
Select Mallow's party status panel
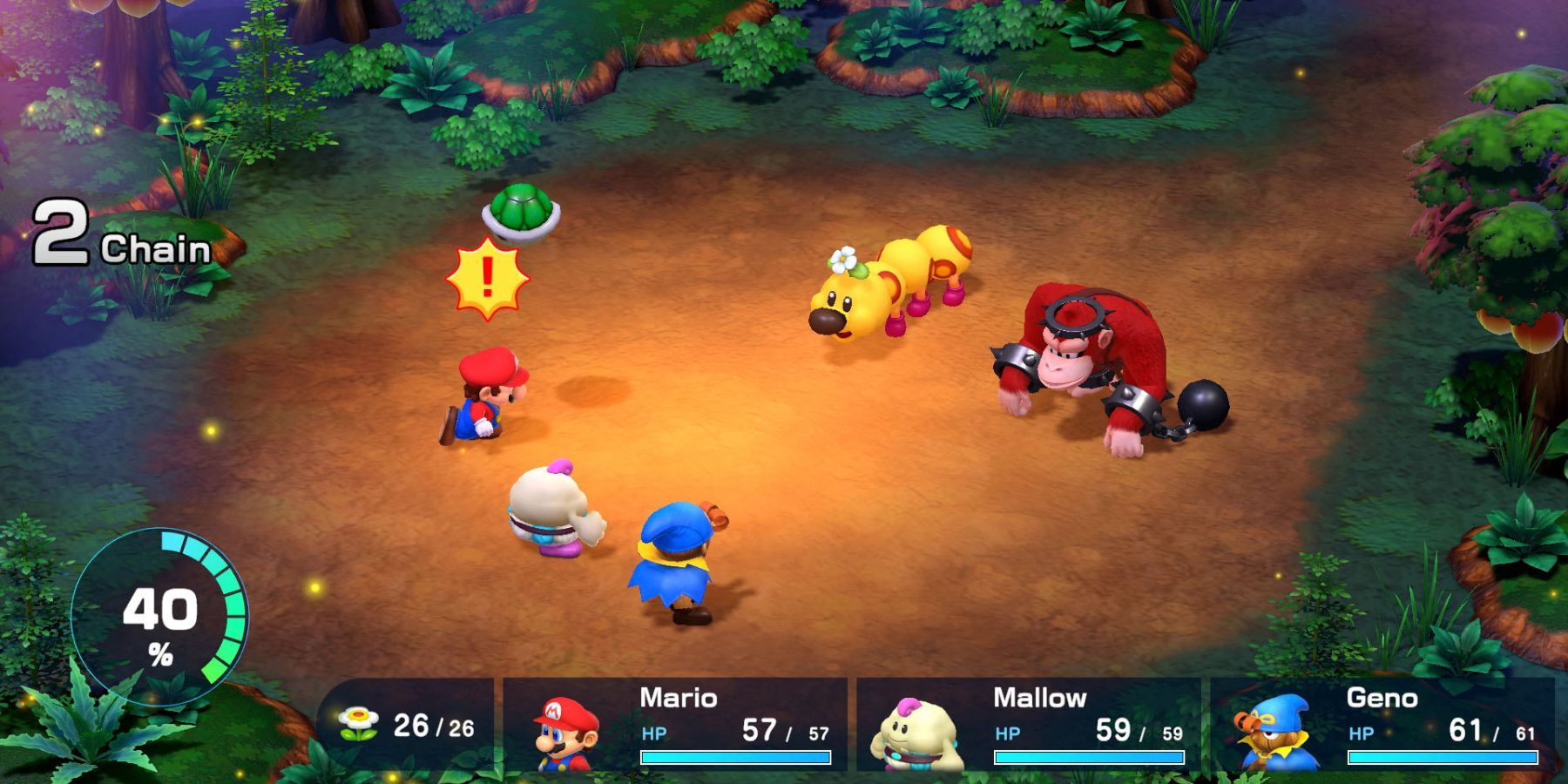1029,725
